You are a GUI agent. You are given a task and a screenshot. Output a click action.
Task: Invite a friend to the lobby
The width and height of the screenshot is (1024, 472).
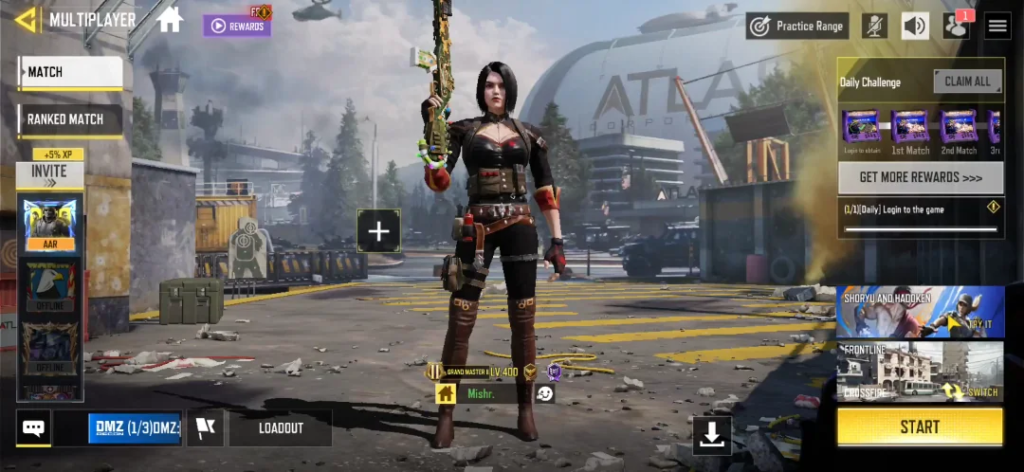pos(49,171)
